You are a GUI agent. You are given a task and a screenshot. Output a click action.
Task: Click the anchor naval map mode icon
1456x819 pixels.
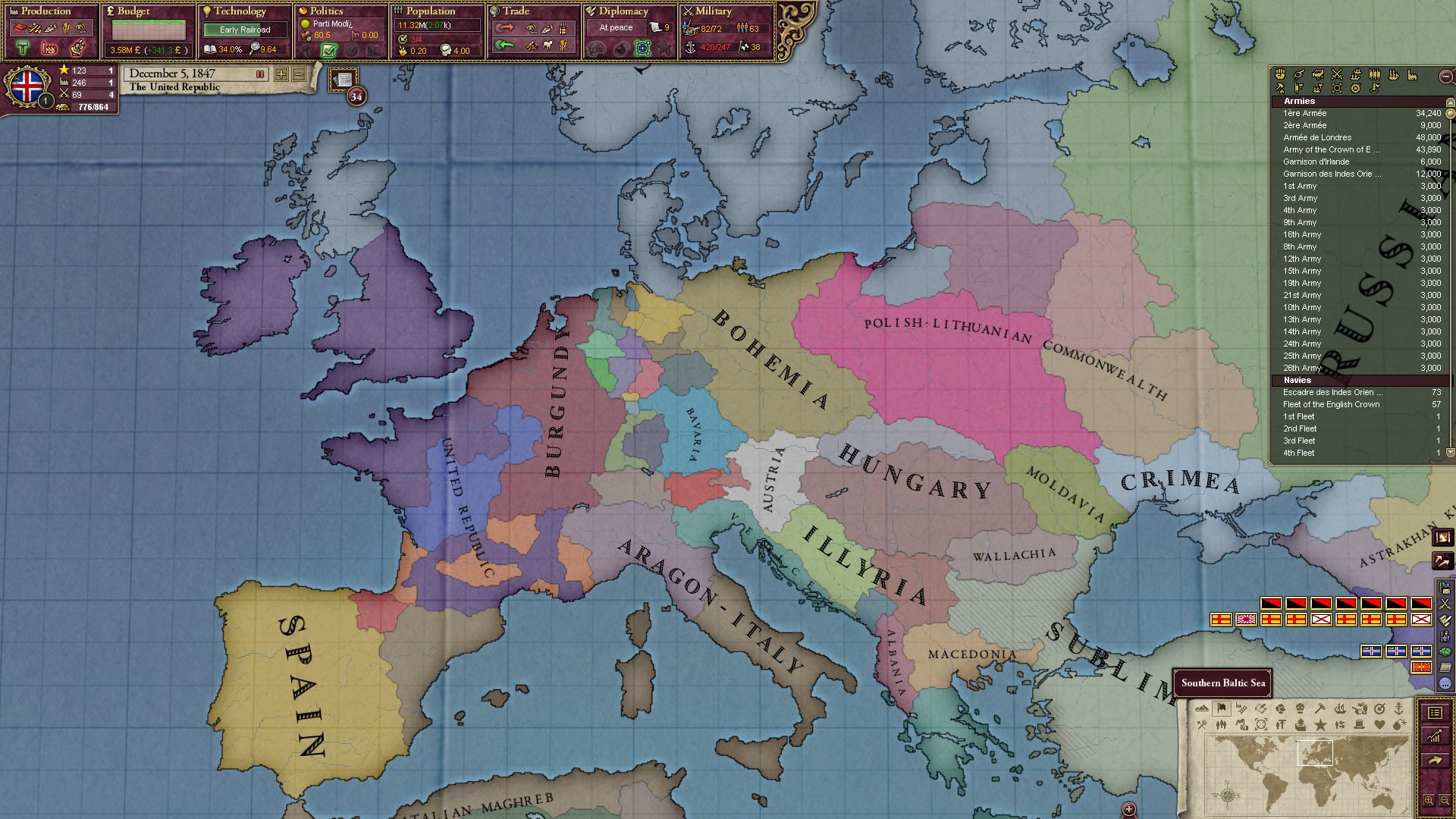pyautogui.click(x=1399, y=708)
